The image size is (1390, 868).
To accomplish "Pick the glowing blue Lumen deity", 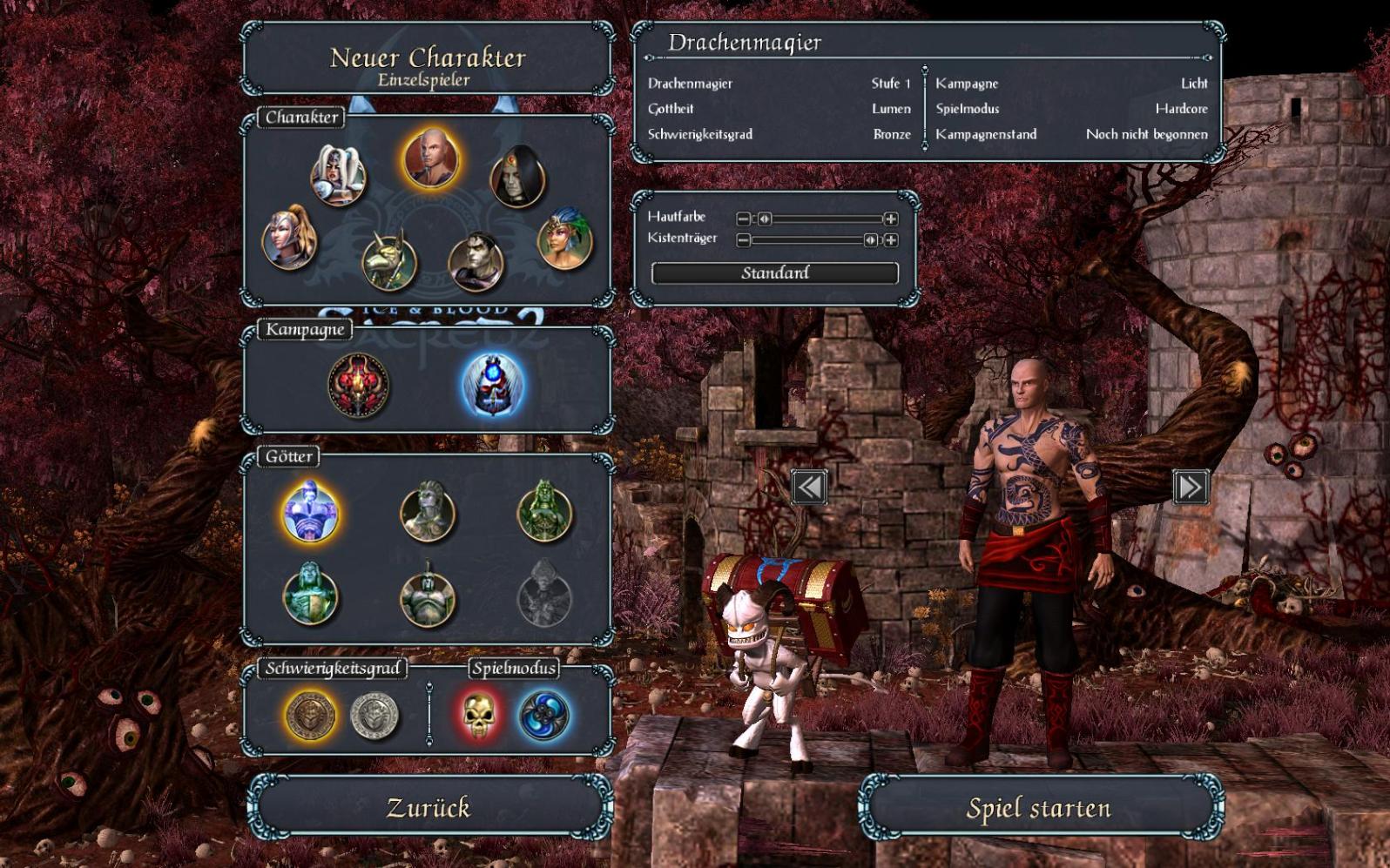I will pos(310,512).
